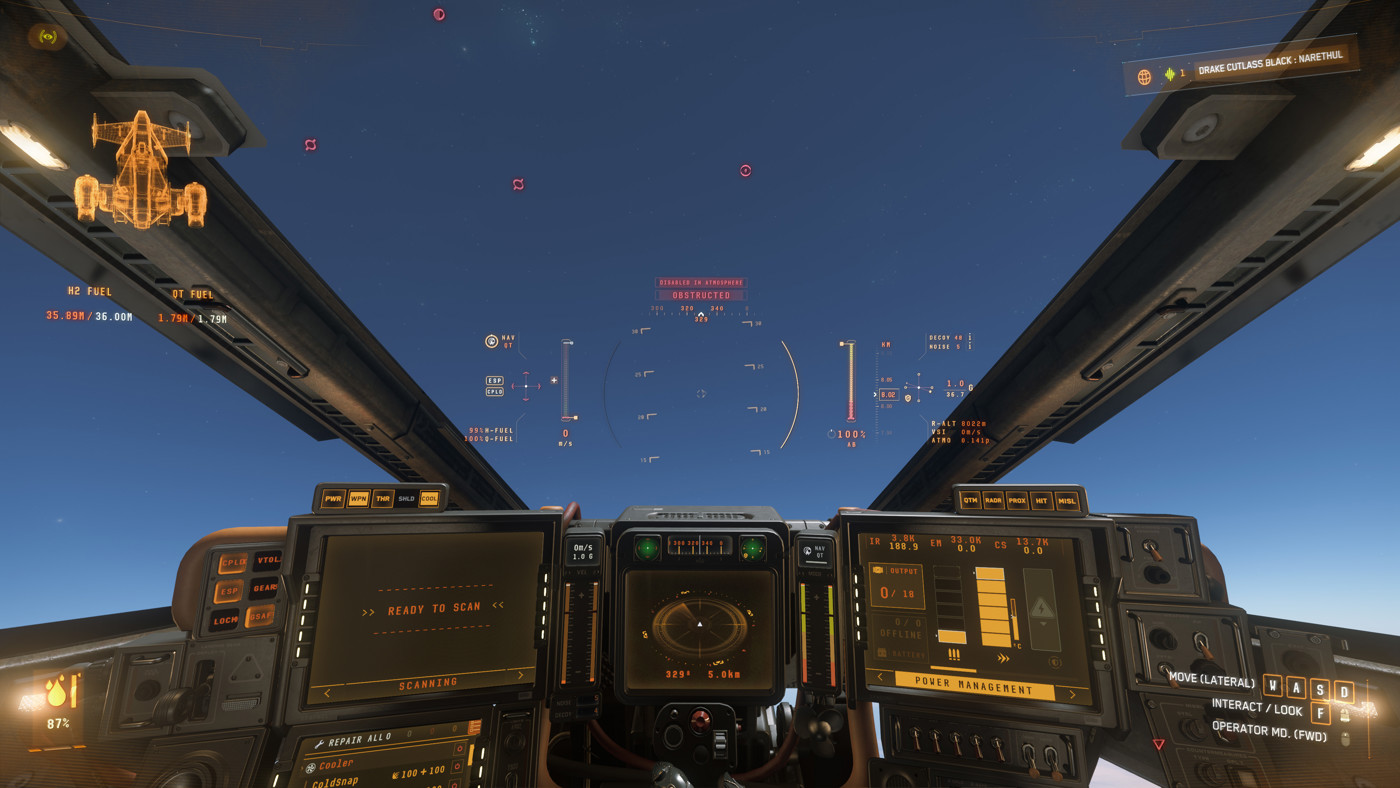Screen dimensions: 1400x788
Task: Open the COOL screen from the left button strip
Action: [x=429, y=498]
